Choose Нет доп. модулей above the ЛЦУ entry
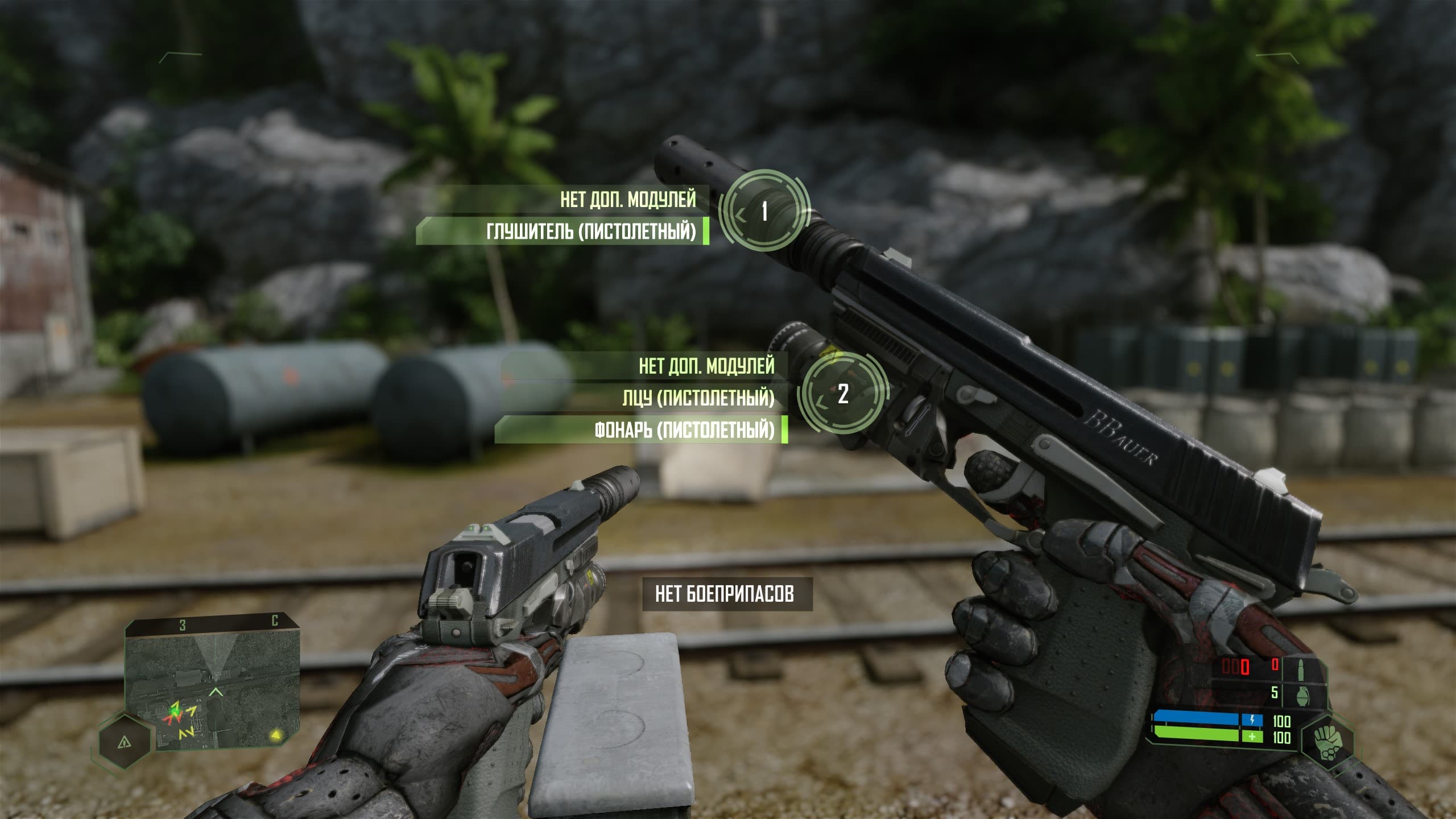Screen dimensions: 1456x819 [x=706, y=366]
